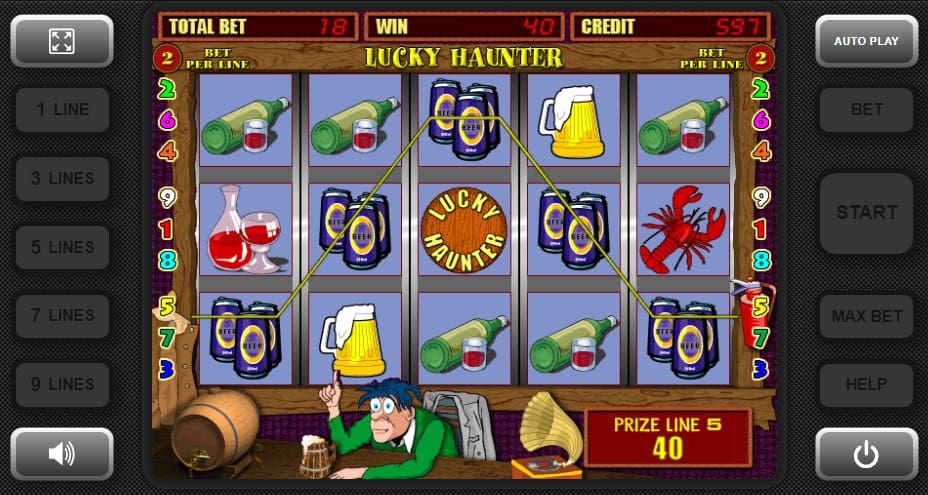Viewport: 928px width, 495px height.
Task: Select MAX BET
Action: click(x=866, y=316)
